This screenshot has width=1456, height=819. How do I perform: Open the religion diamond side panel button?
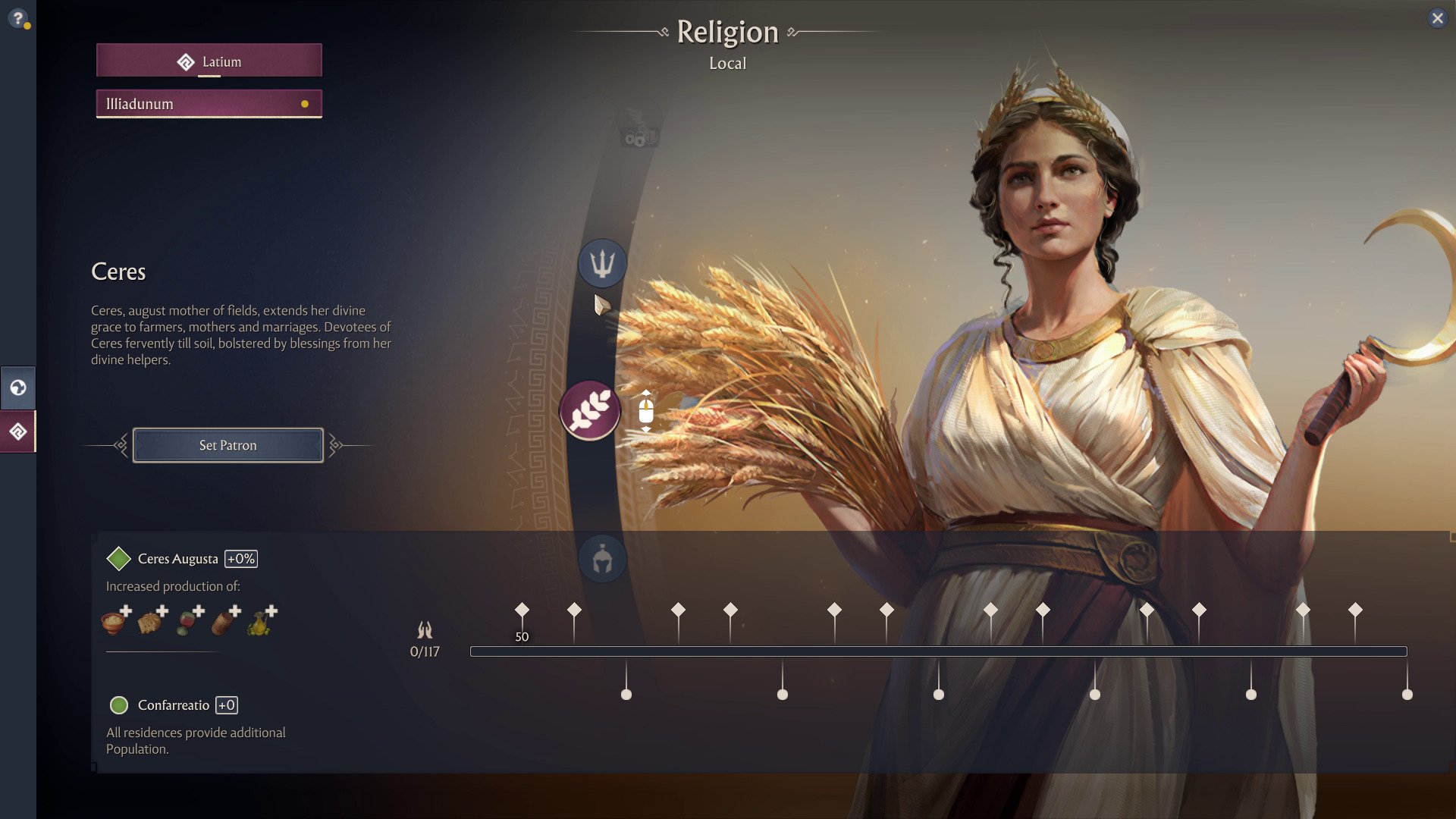[x=18, y=431]
